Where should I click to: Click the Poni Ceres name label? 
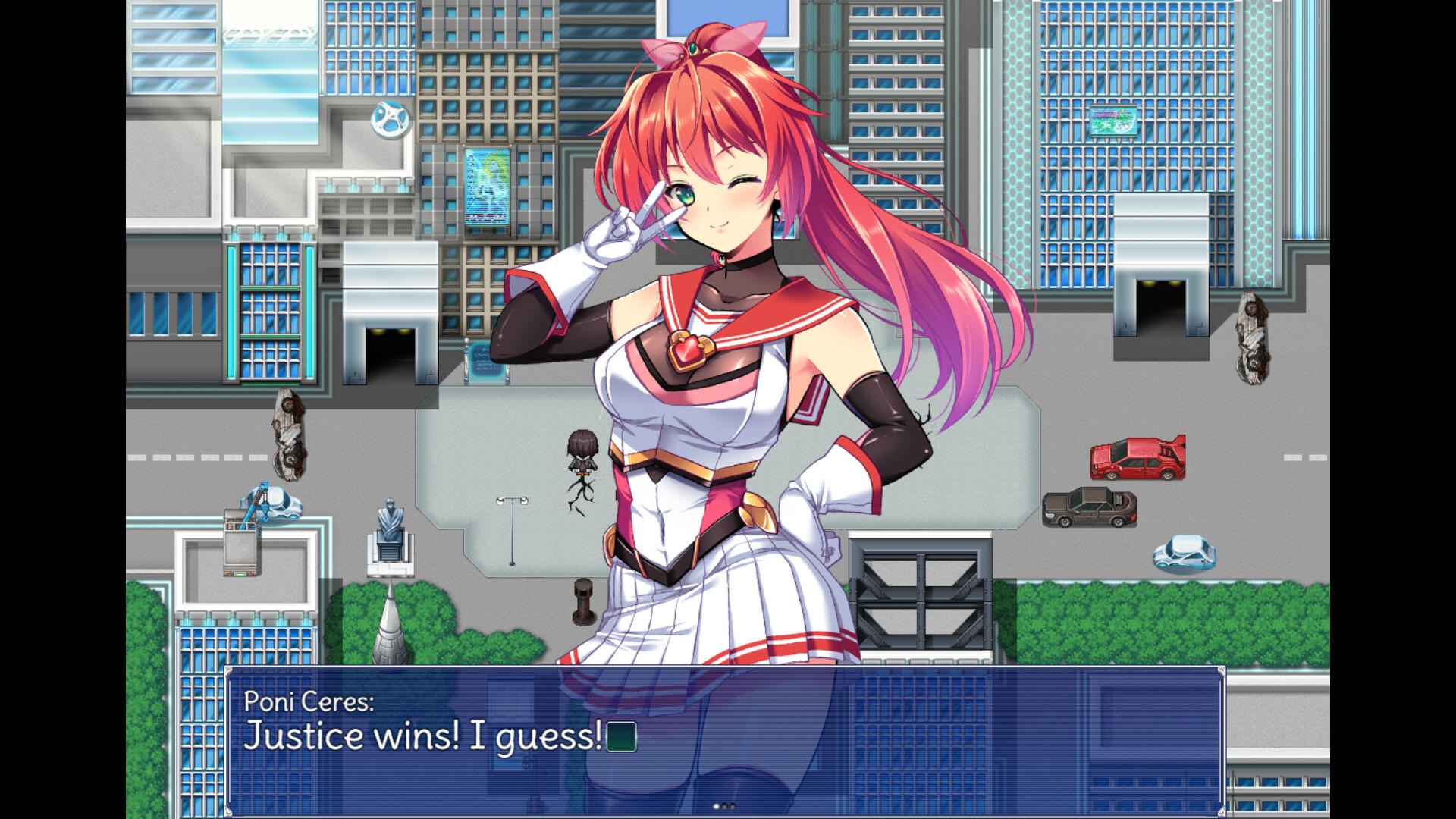click(x=309, y=704)
